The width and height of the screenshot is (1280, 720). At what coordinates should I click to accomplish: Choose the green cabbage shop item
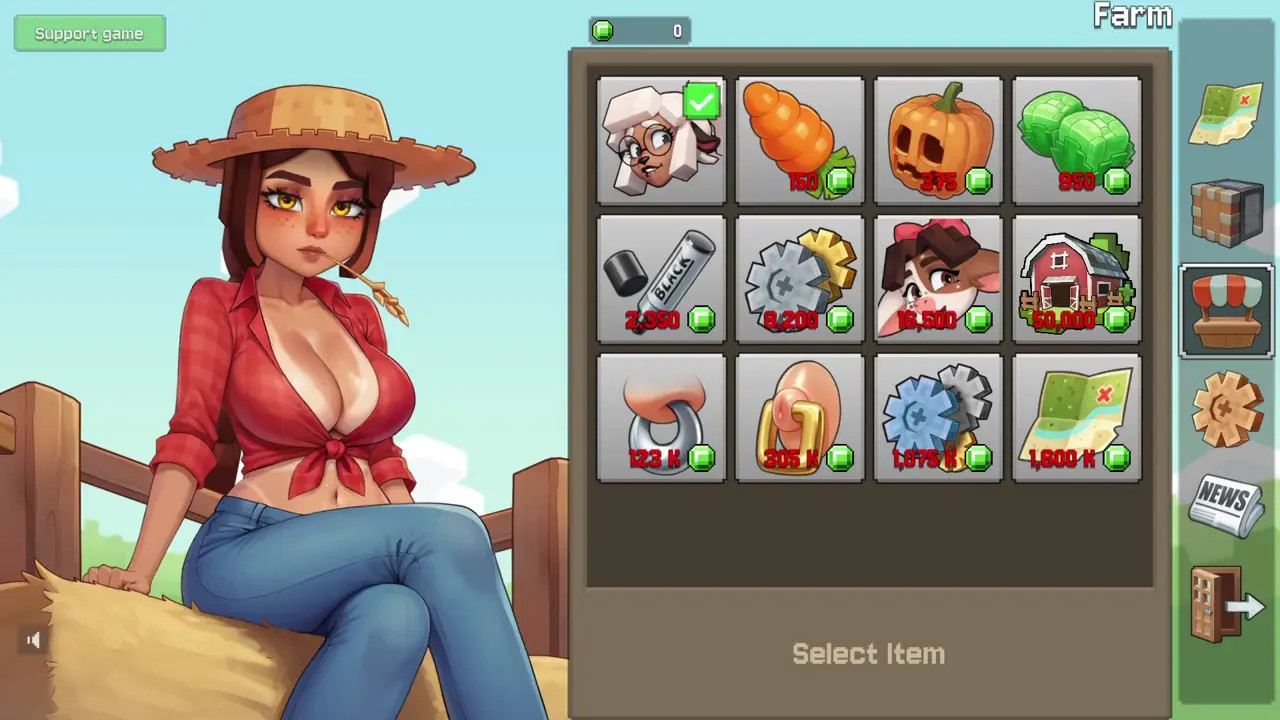[1077, 141]
